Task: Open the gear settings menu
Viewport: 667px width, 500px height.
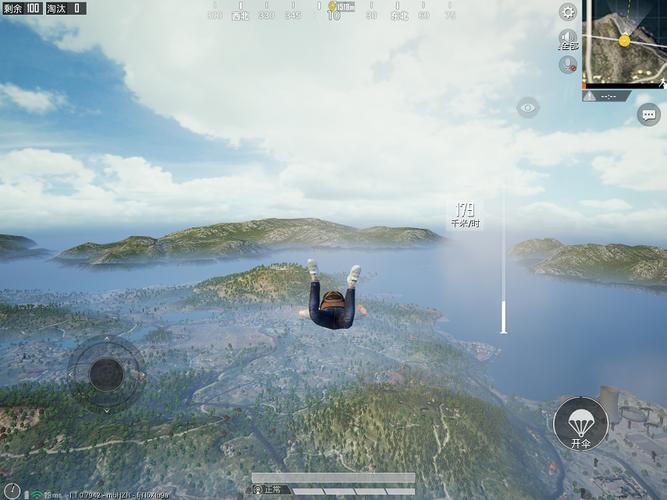Action: (x=568, y=12)
